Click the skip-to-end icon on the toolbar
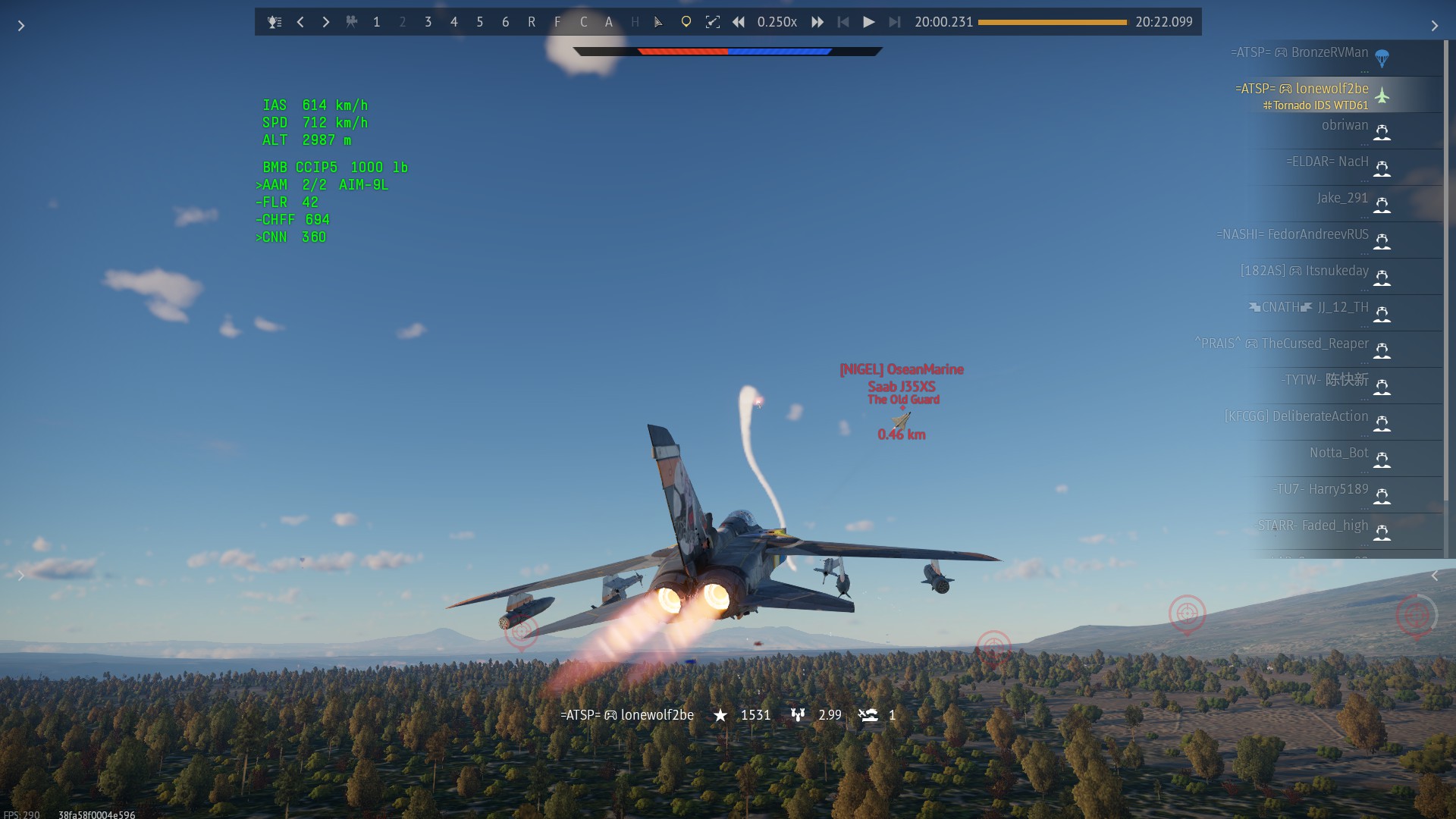Viewport: 1456px width, 819px height. click(896, 22)
